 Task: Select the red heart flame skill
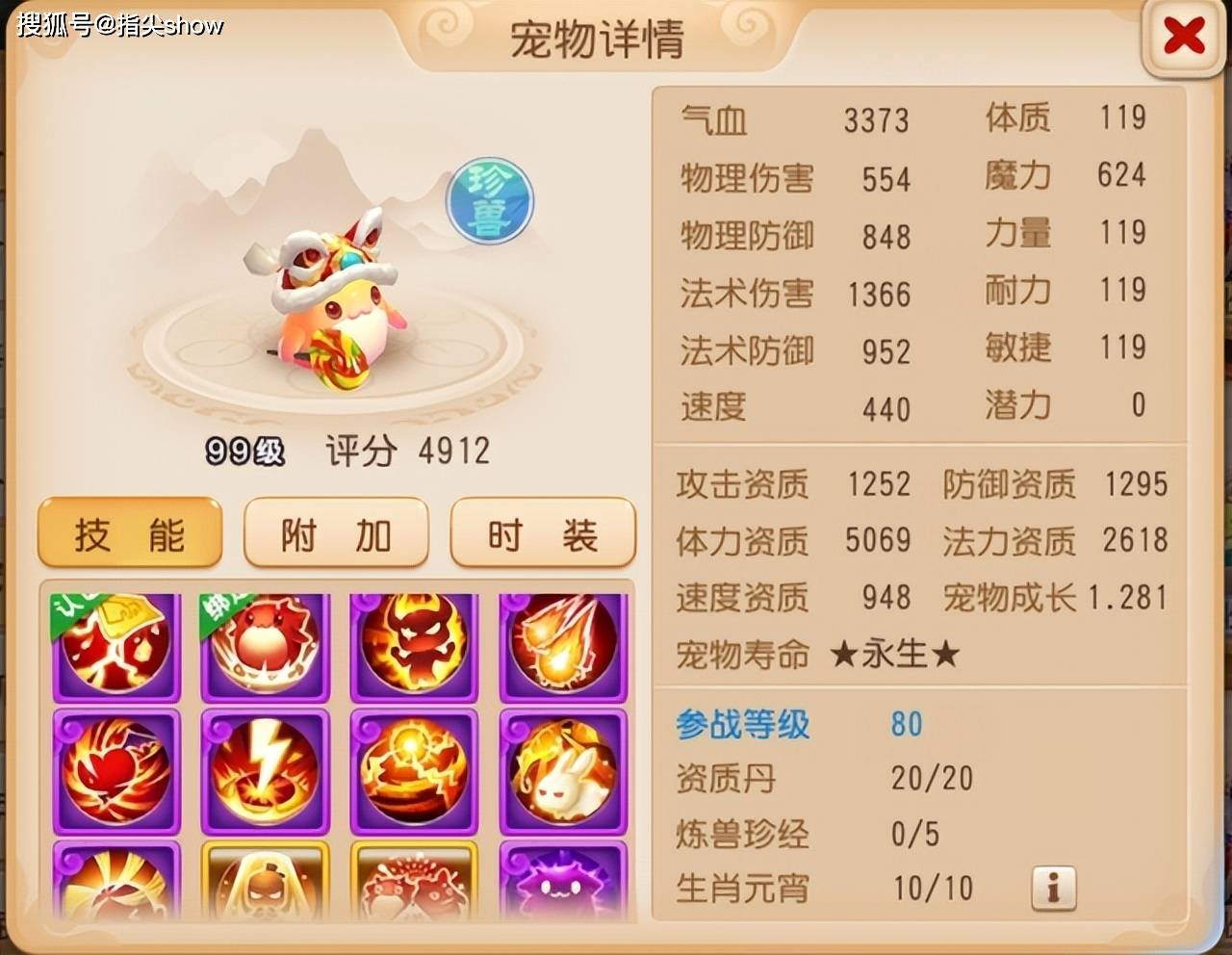115,770
